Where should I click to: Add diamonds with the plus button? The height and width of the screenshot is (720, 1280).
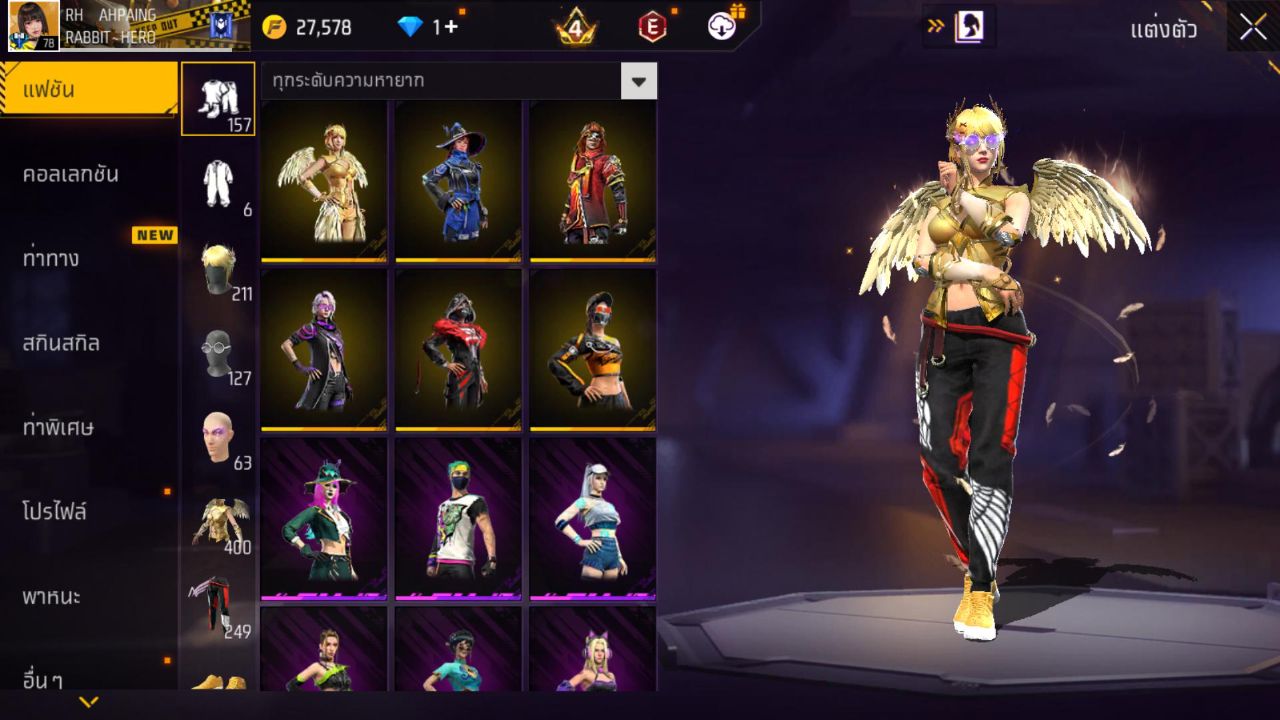[451, 27]
